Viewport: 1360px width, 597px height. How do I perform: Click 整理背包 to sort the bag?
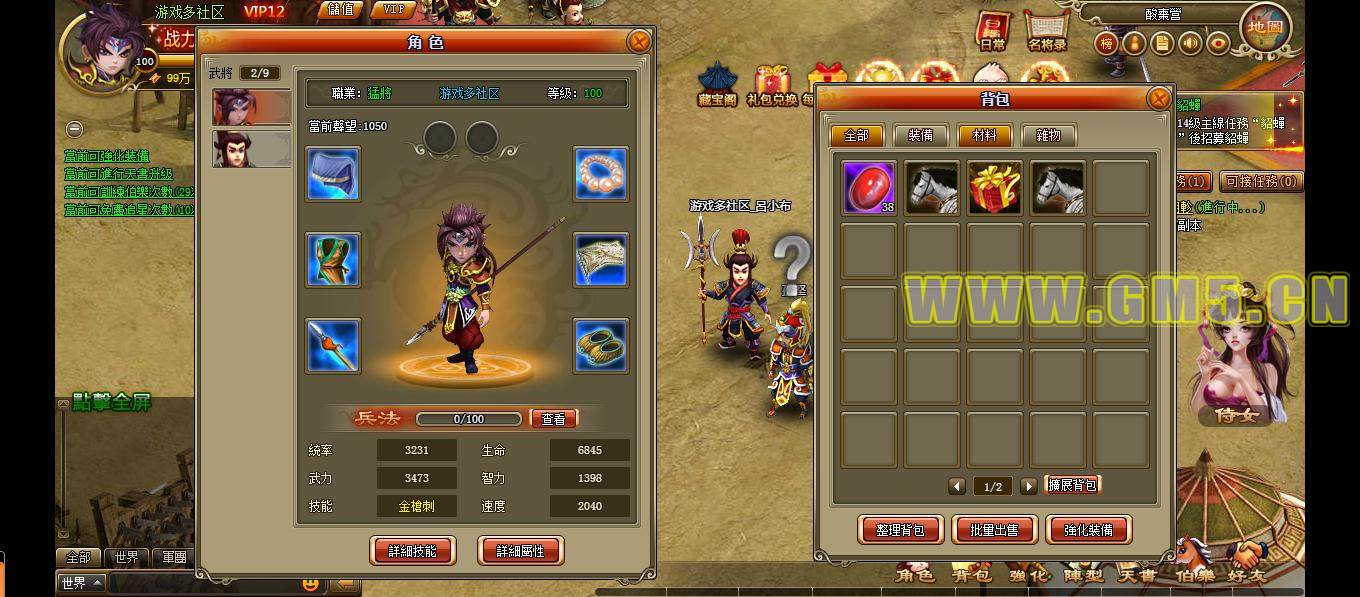[900, 530]
